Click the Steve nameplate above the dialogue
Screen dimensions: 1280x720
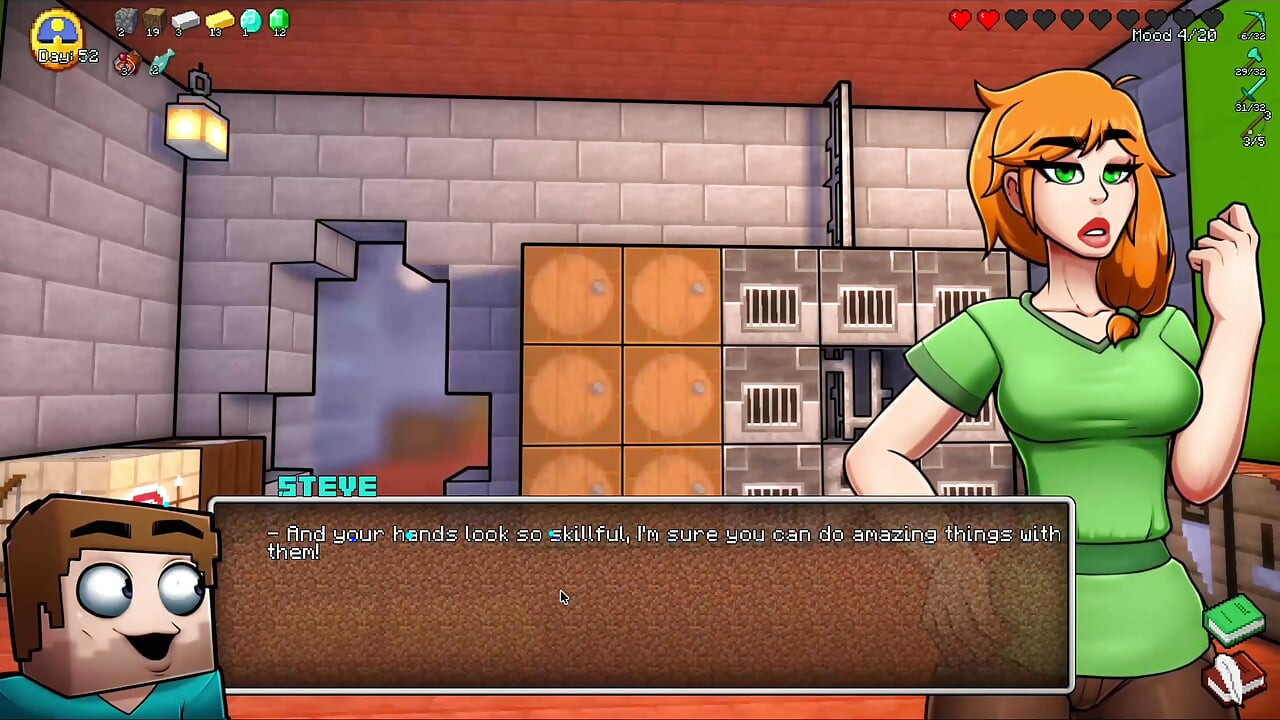coord(327,487)
